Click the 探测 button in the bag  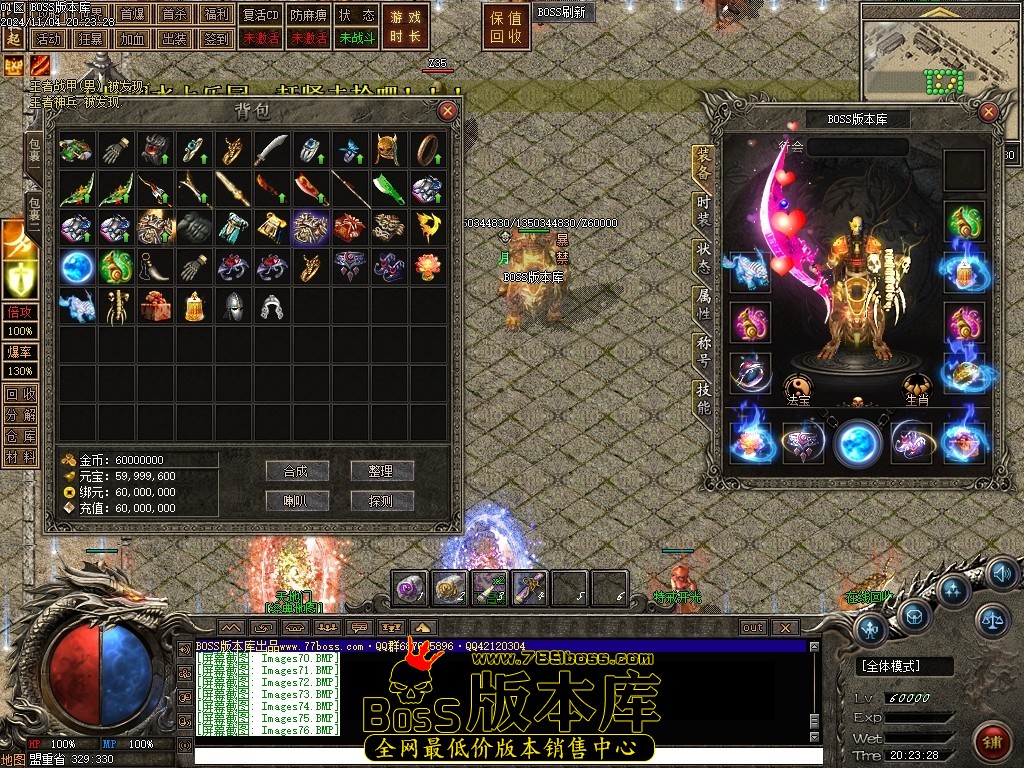point(381,500)
